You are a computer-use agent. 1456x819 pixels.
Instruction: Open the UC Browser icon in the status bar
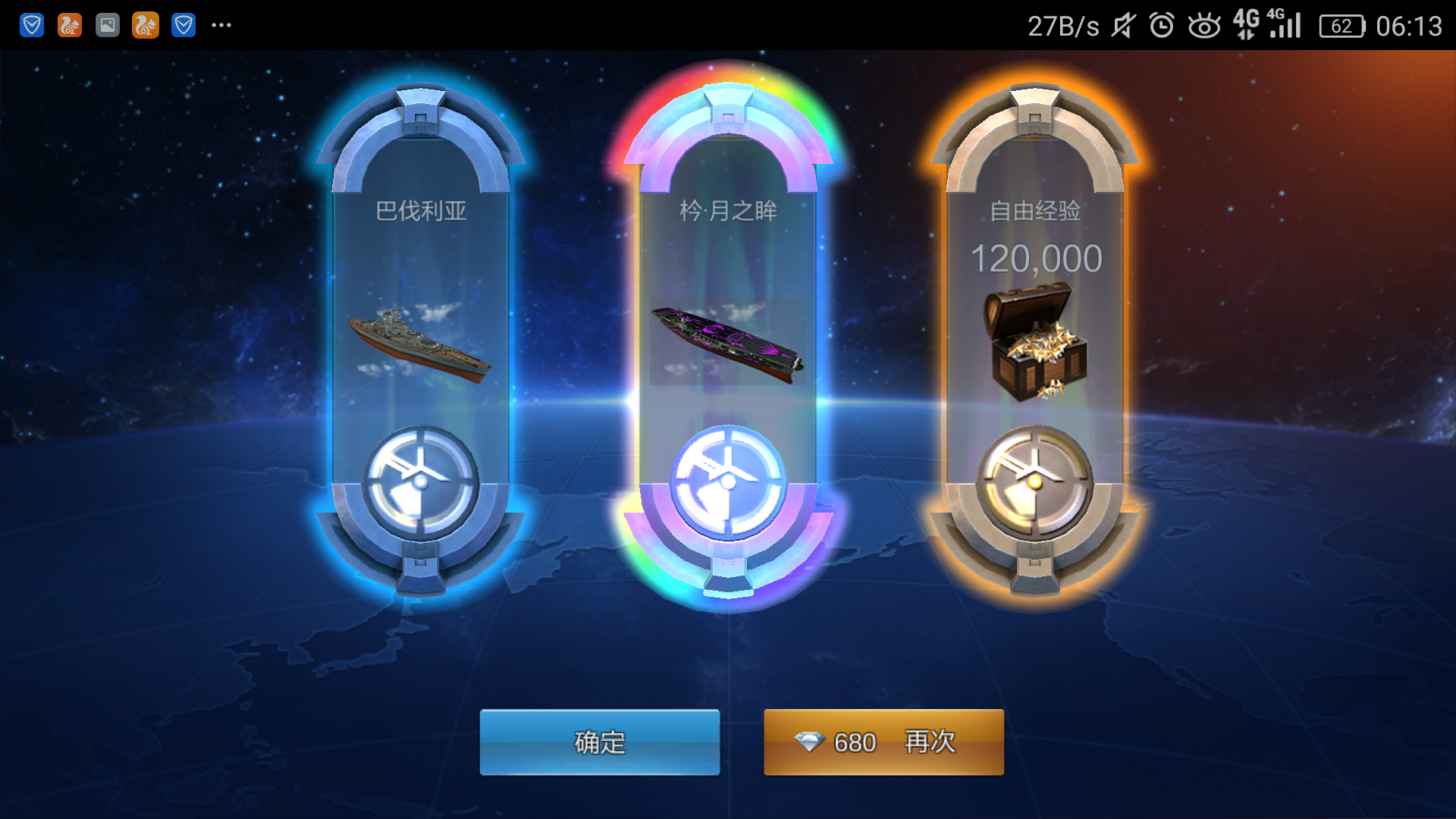coord(69,25)
